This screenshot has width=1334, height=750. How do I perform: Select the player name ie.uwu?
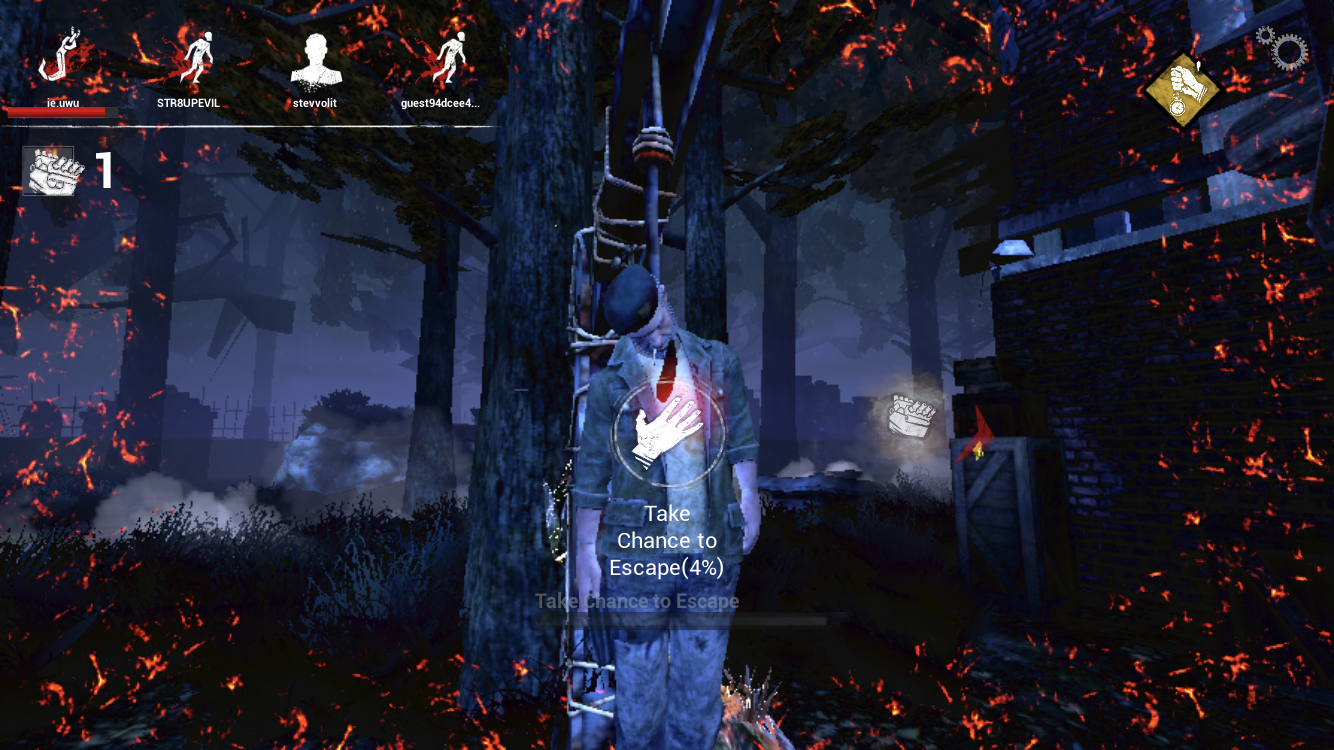coord(63,101)
